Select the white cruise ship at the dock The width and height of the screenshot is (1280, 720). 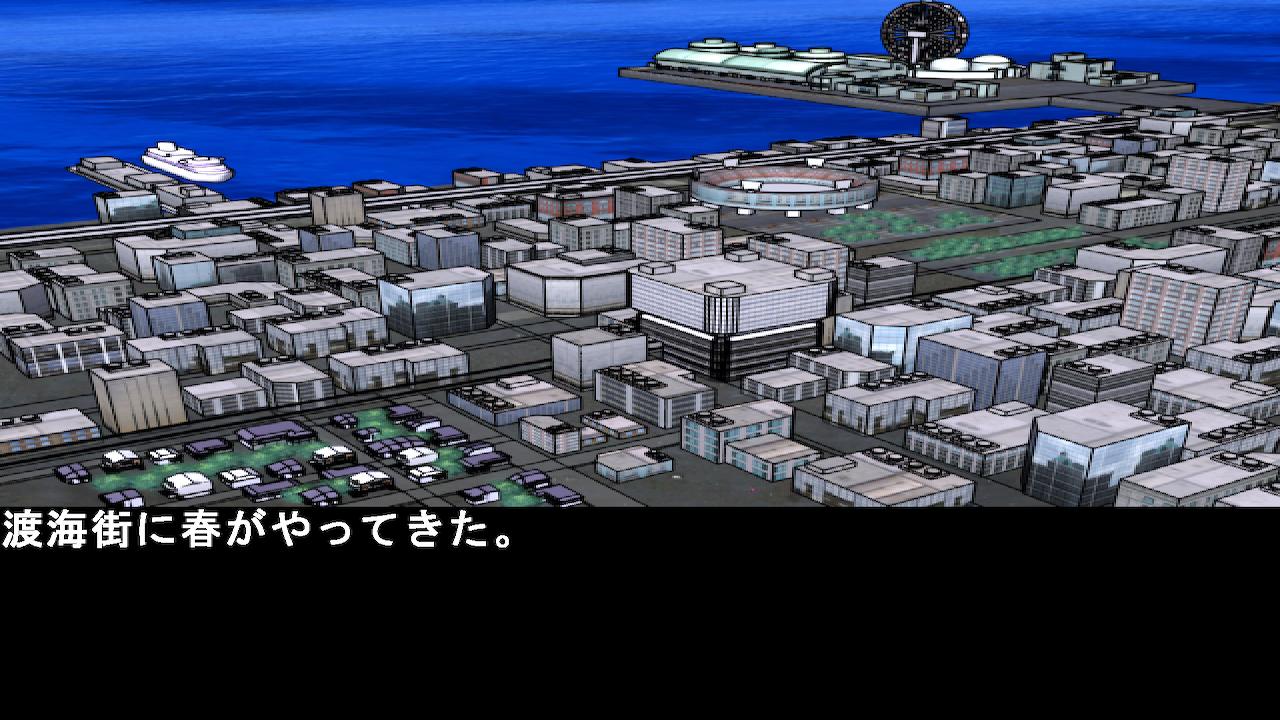point(185,162)
